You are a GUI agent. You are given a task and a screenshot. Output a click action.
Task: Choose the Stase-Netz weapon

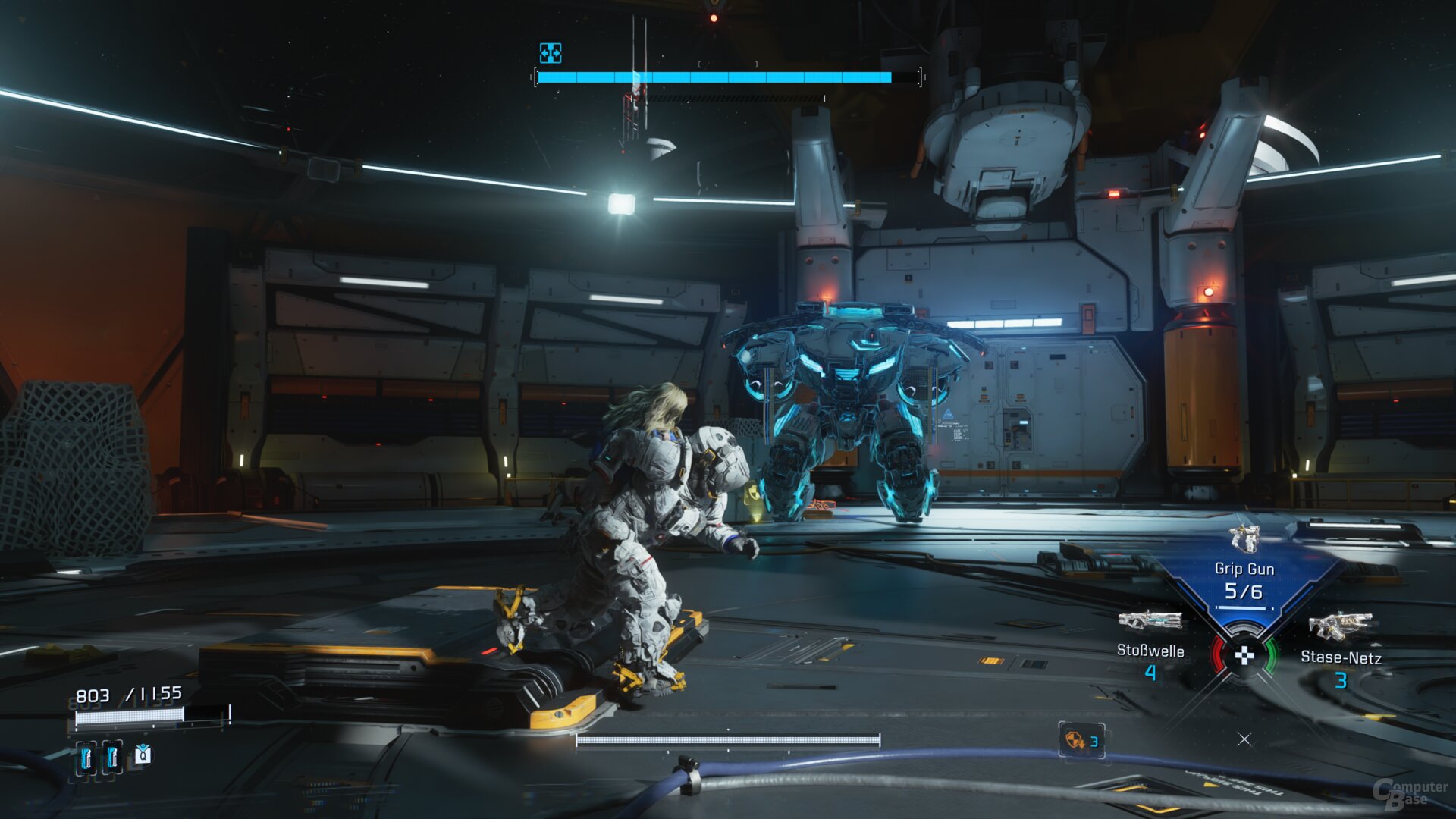tap(1340, 628)
